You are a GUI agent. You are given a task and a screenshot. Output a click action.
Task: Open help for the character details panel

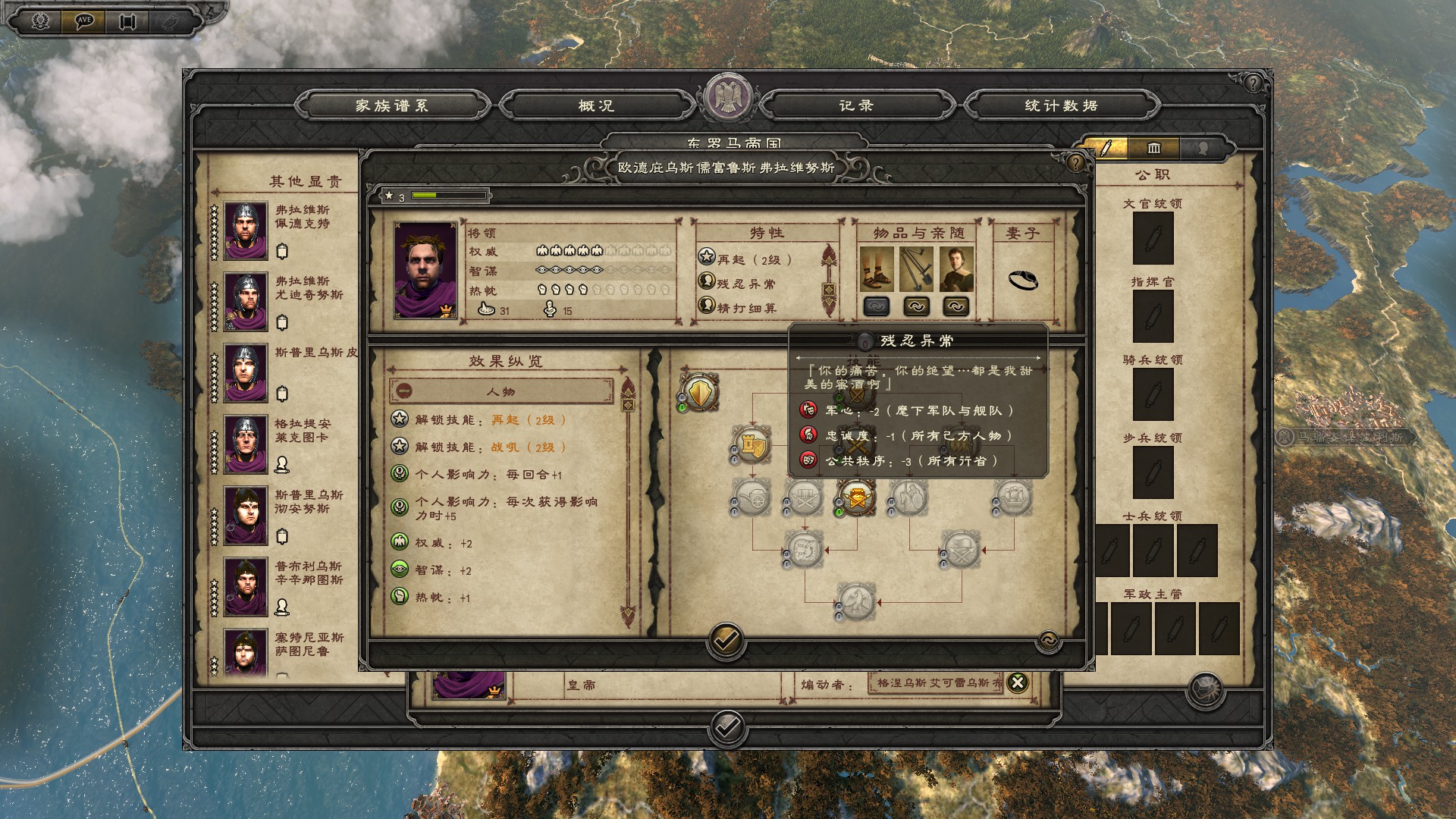[1075, 162]
